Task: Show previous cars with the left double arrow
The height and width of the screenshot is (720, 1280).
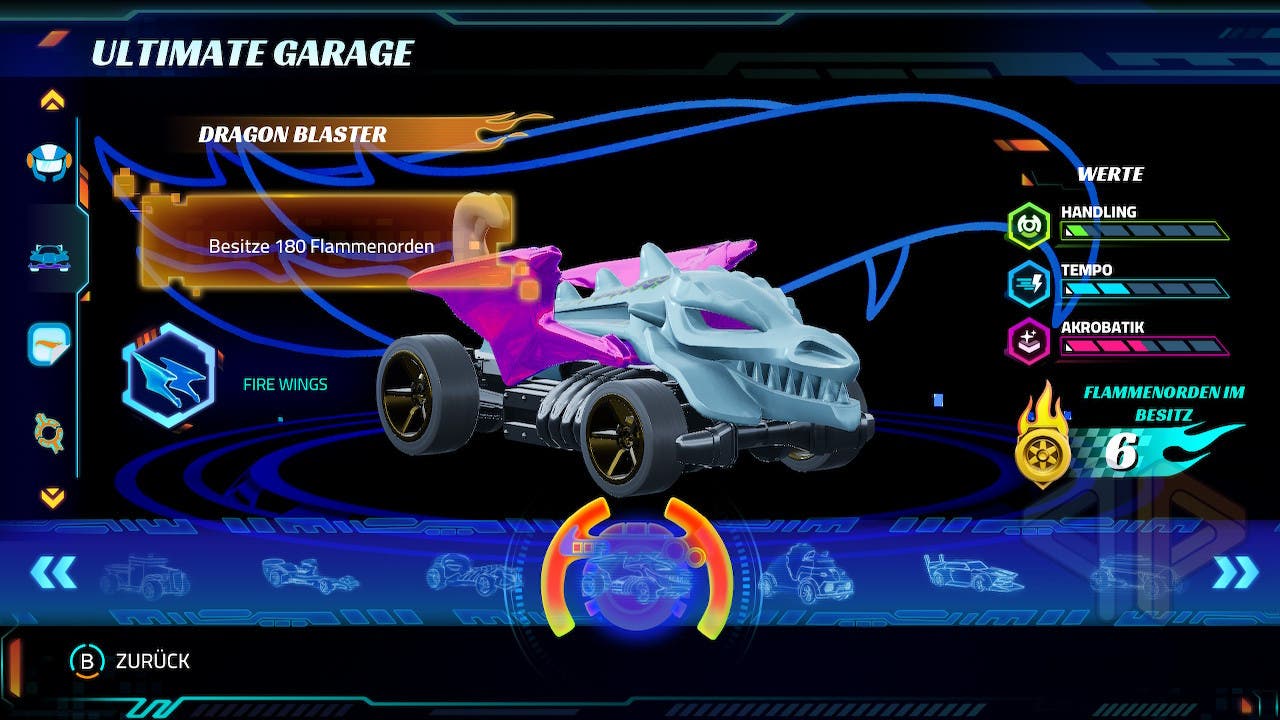Action: click(53, 572)
